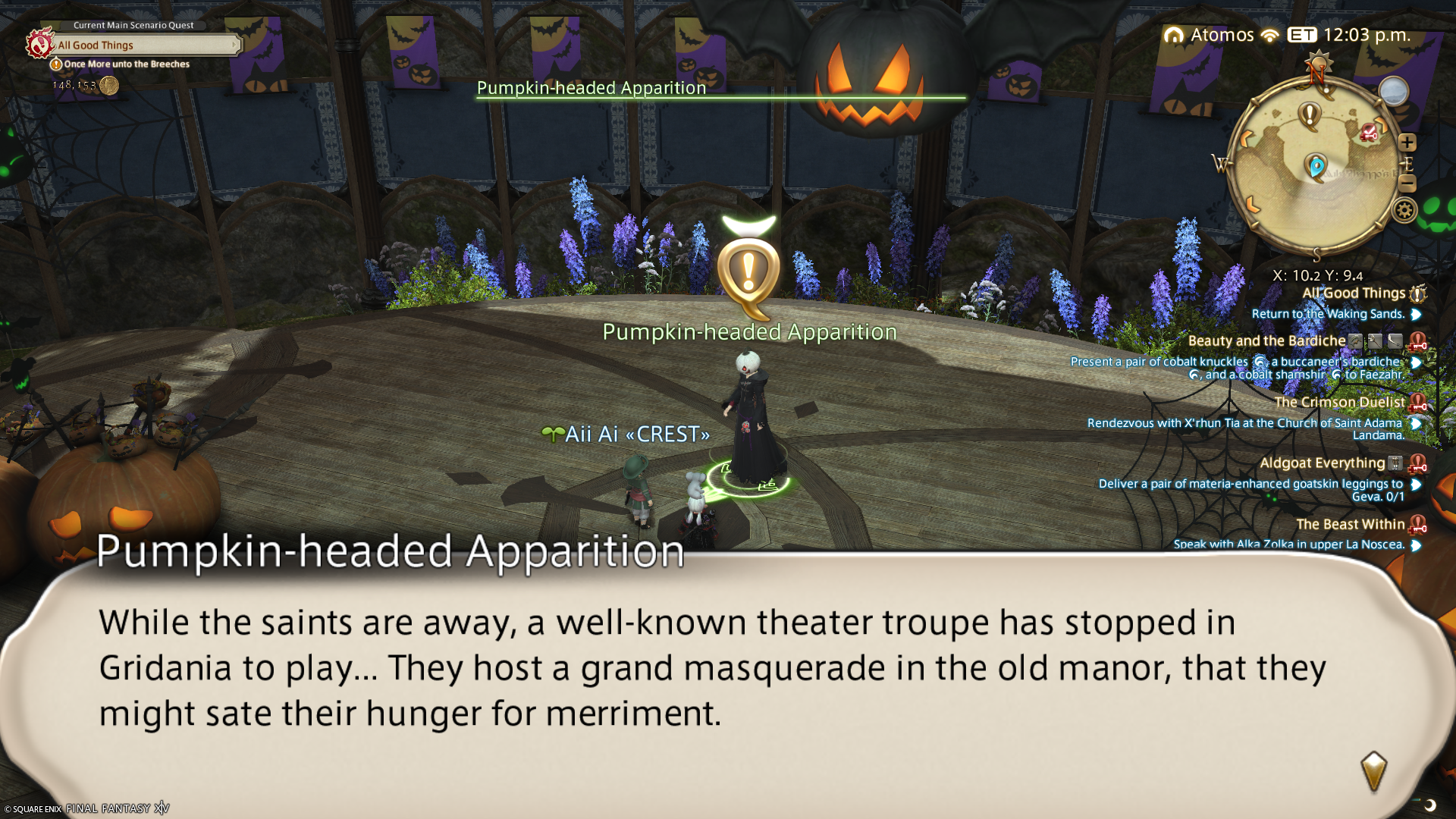Screen dimensions: 1456x819
Task: Open The Crimson Duelist quest entry
Action: [1339, 403]
